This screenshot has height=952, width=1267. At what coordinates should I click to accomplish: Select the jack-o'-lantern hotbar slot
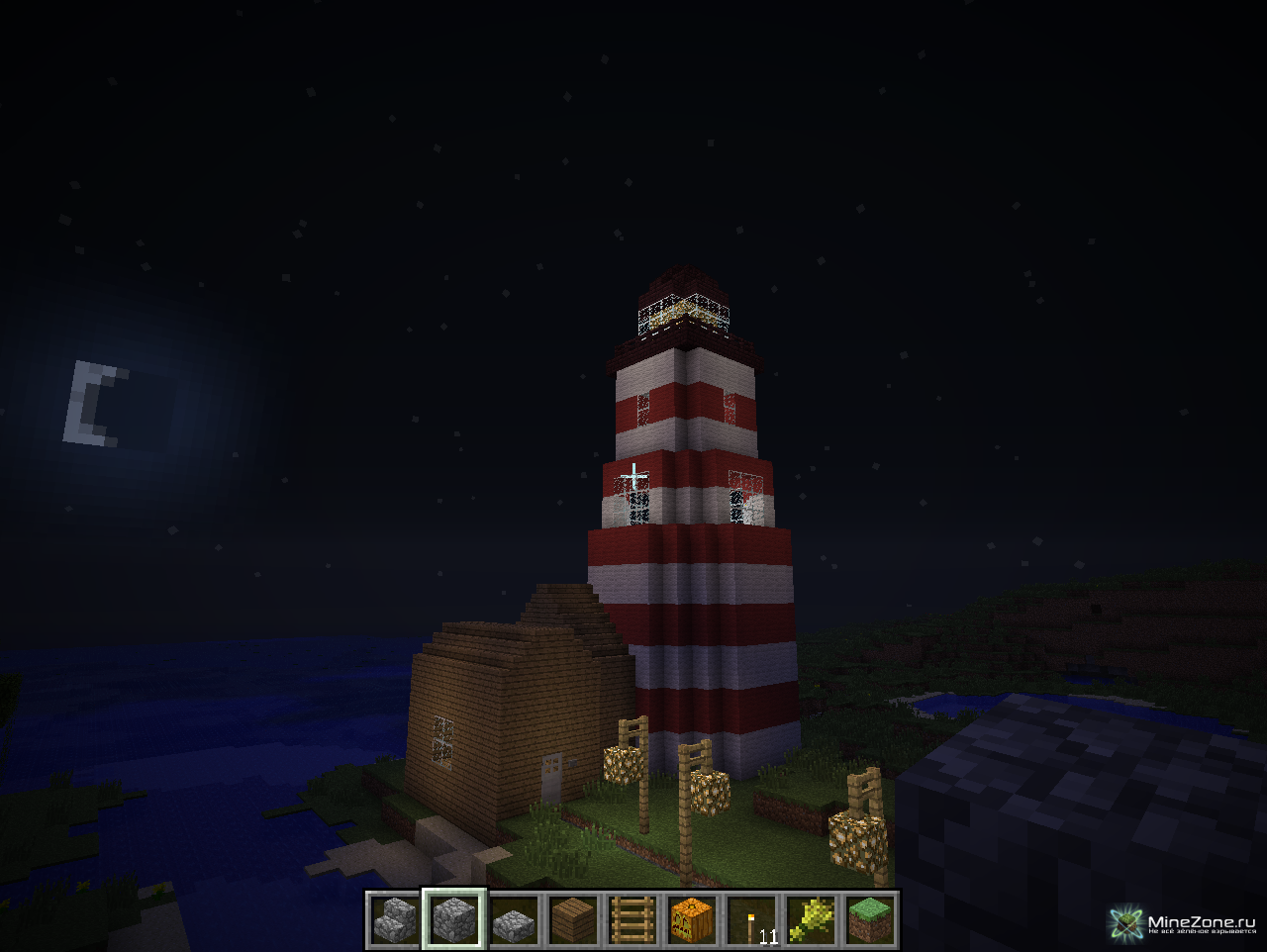click(x=692, y=920)
